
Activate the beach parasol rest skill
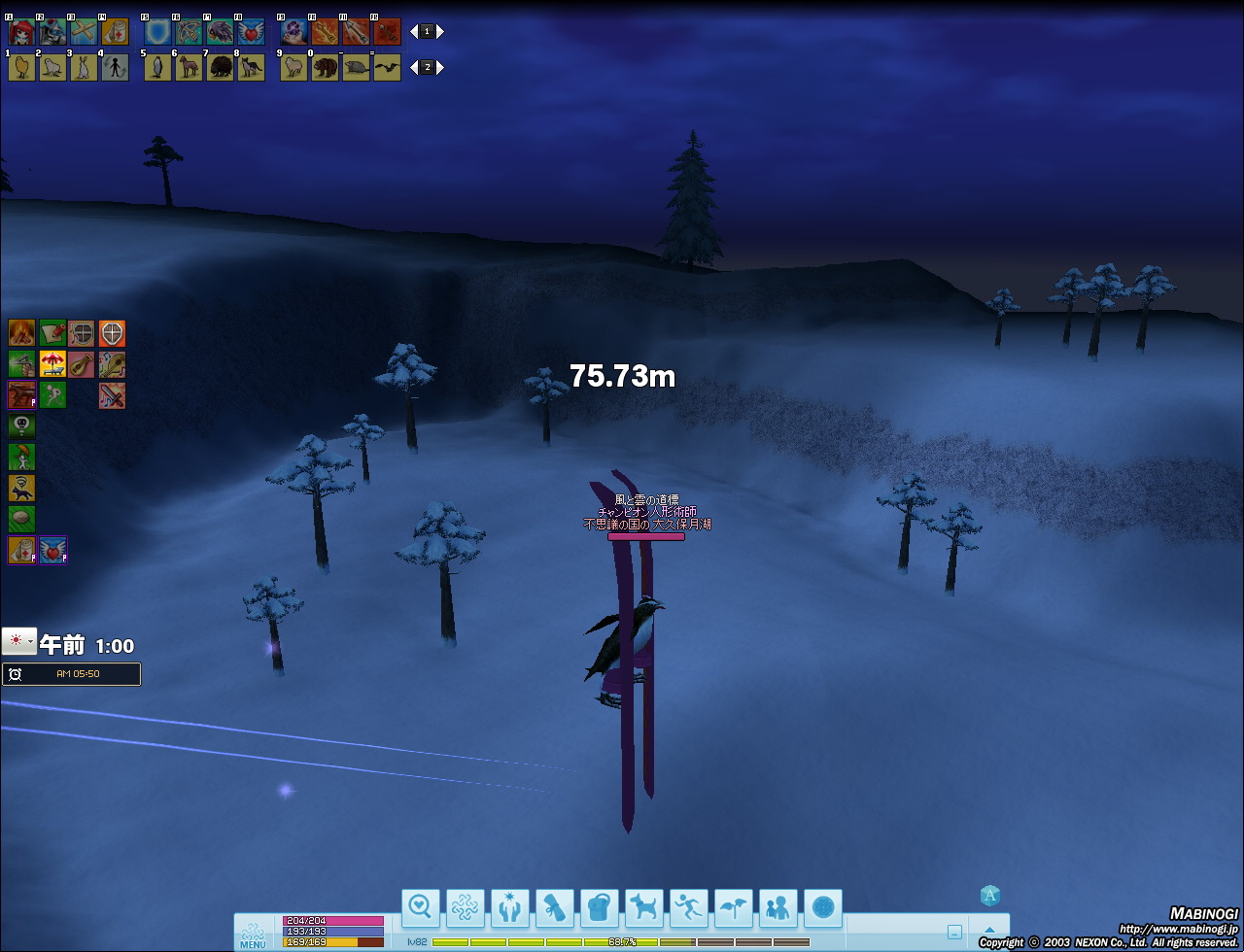point(52,365)
